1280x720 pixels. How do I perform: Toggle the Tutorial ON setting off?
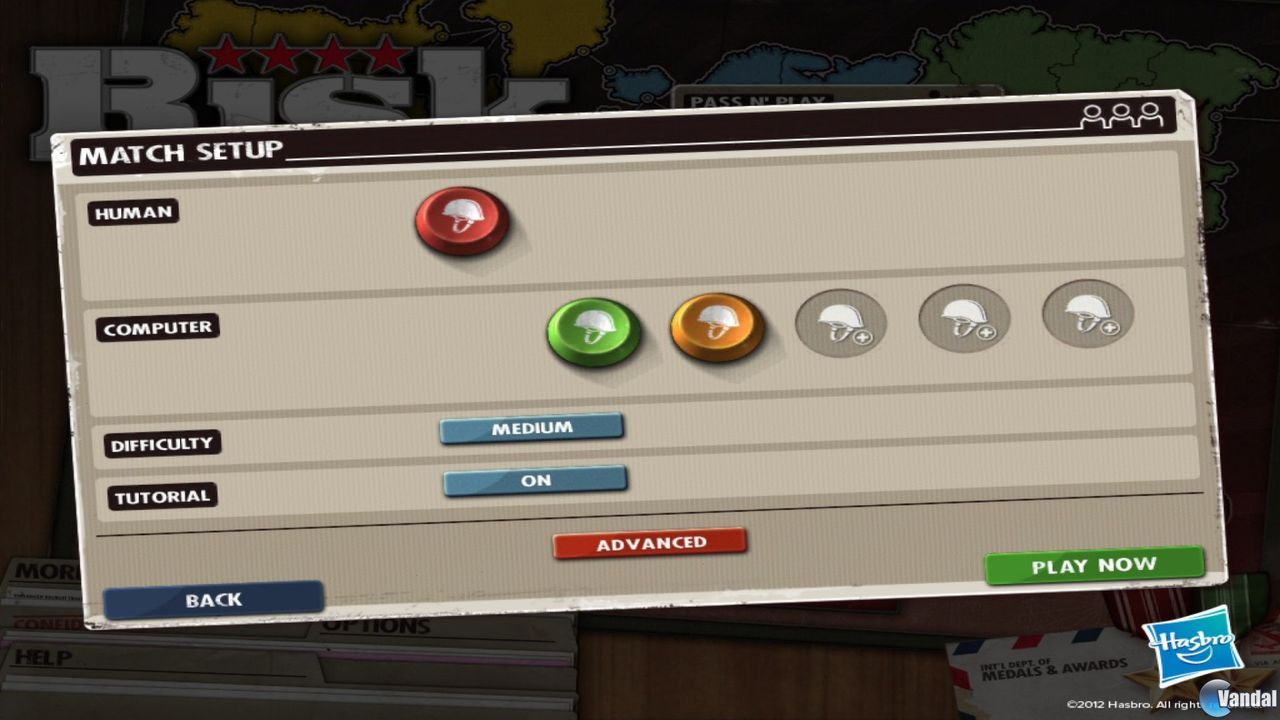535,480
